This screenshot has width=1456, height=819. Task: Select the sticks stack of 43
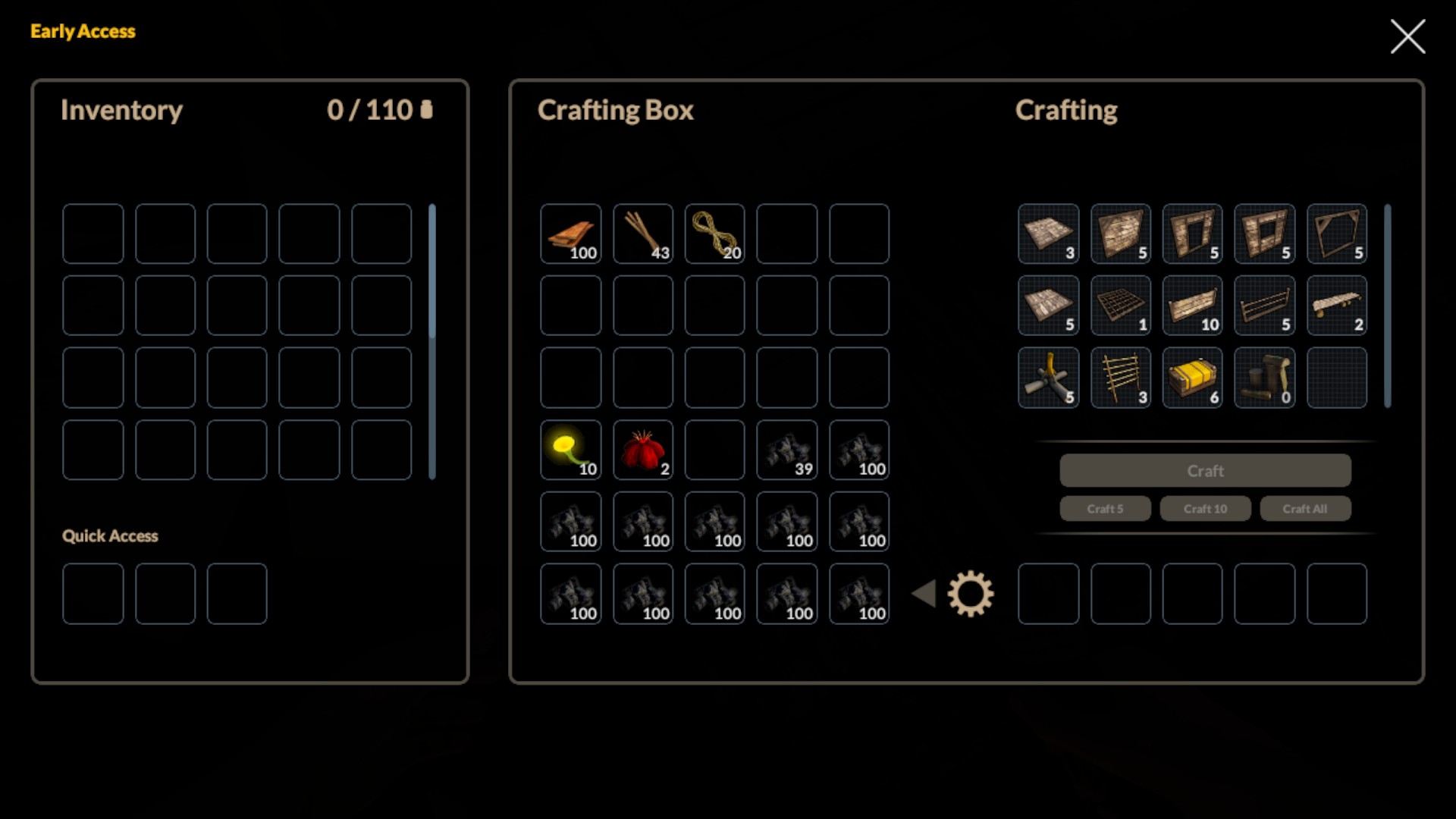pyautogui.click(x=643, y=234)
